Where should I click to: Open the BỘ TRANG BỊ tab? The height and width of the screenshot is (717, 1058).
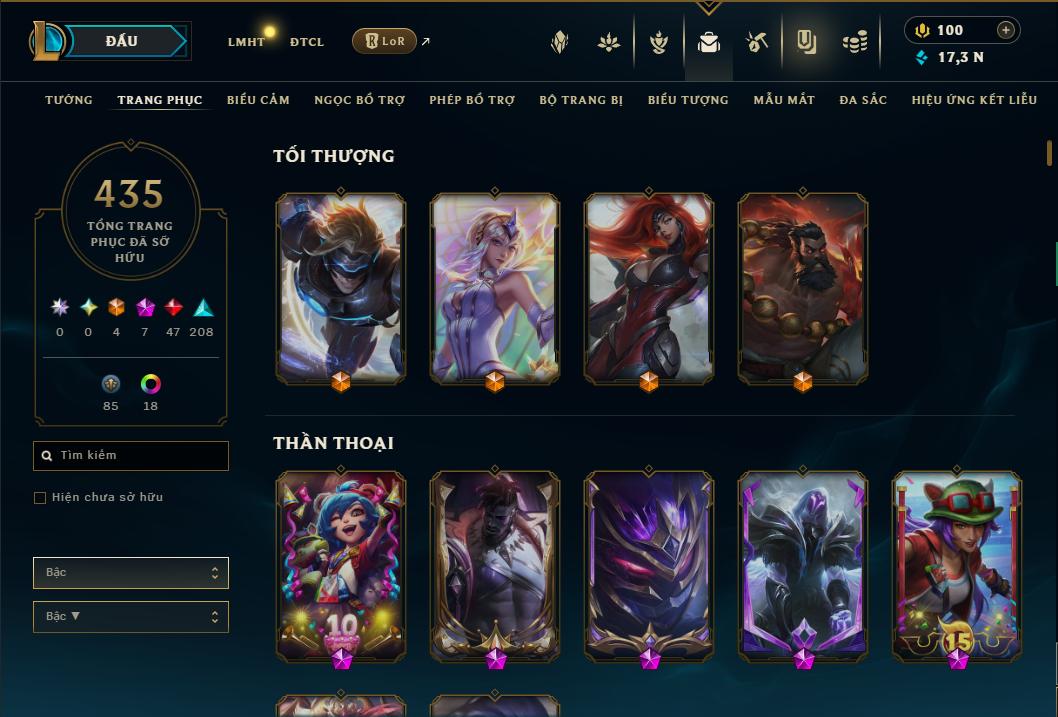[x=581, y=100]
